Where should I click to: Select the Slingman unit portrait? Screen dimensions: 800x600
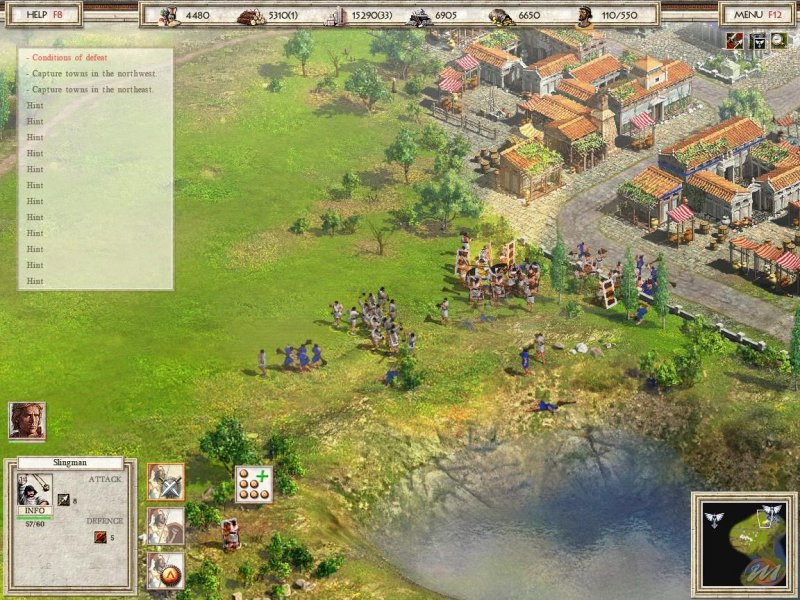(32, 487)
